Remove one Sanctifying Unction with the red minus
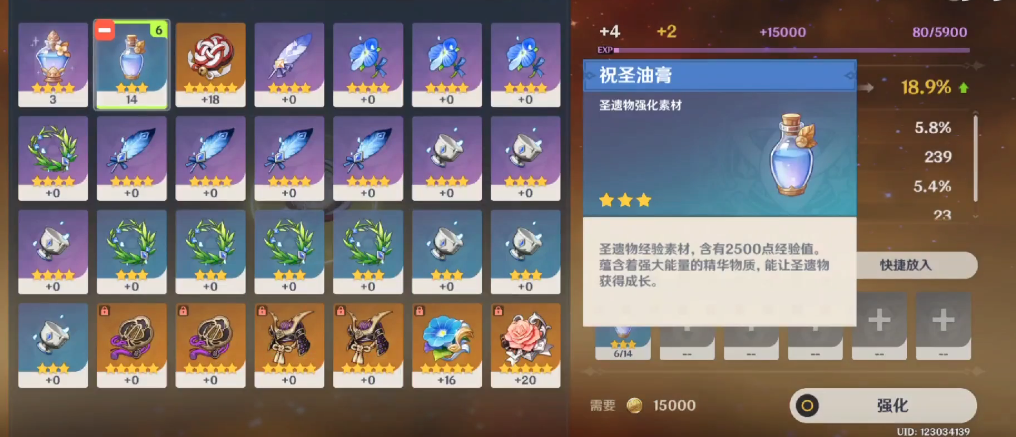This screenshot has width=1016, height=437. pyautogui.click(x=105, y=31)
